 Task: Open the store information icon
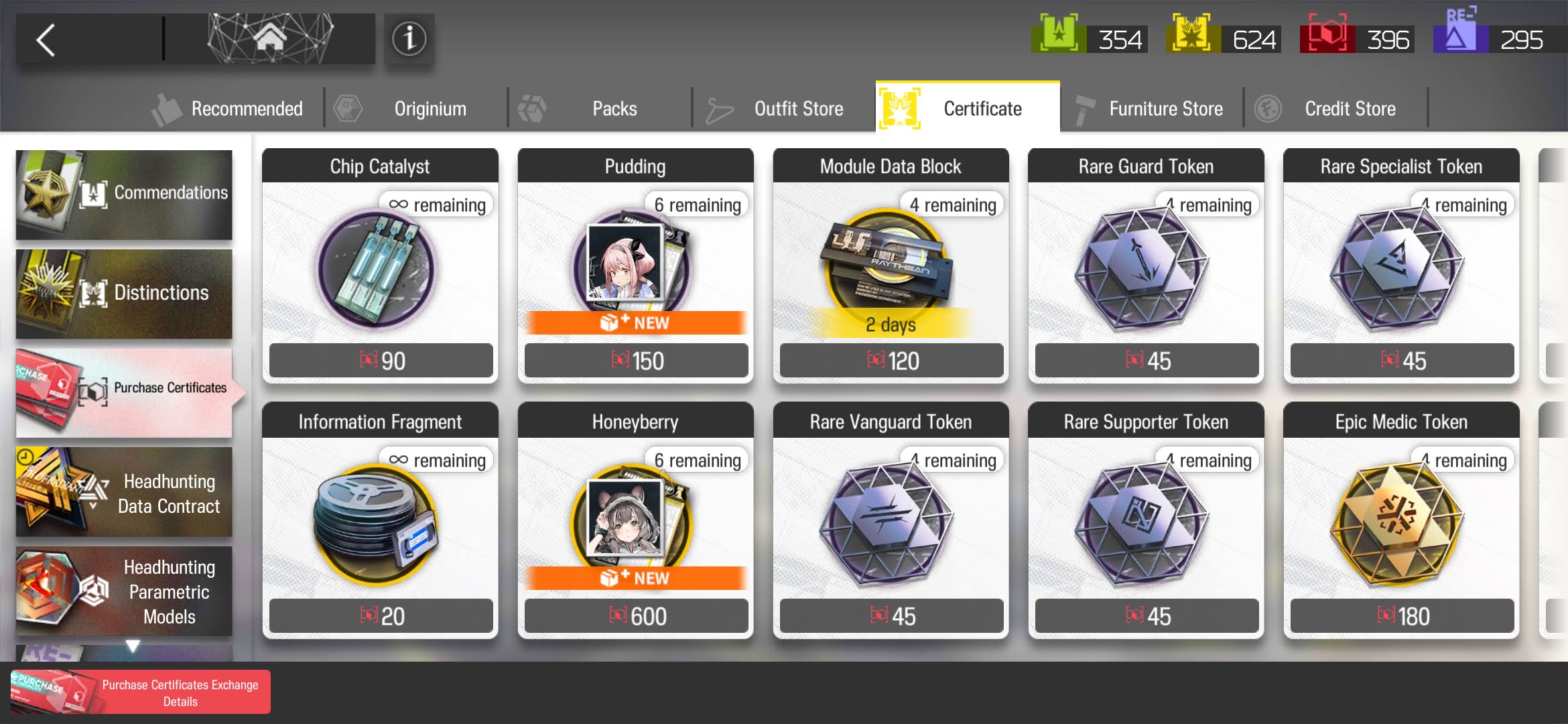[409, 39]
